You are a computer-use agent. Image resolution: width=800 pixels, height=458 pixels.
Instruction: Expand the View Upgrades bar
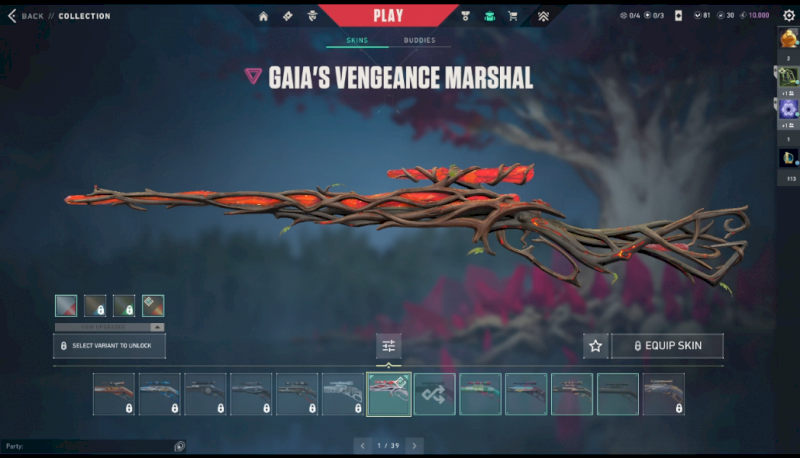pyautogui.click(x=109, y=327)
